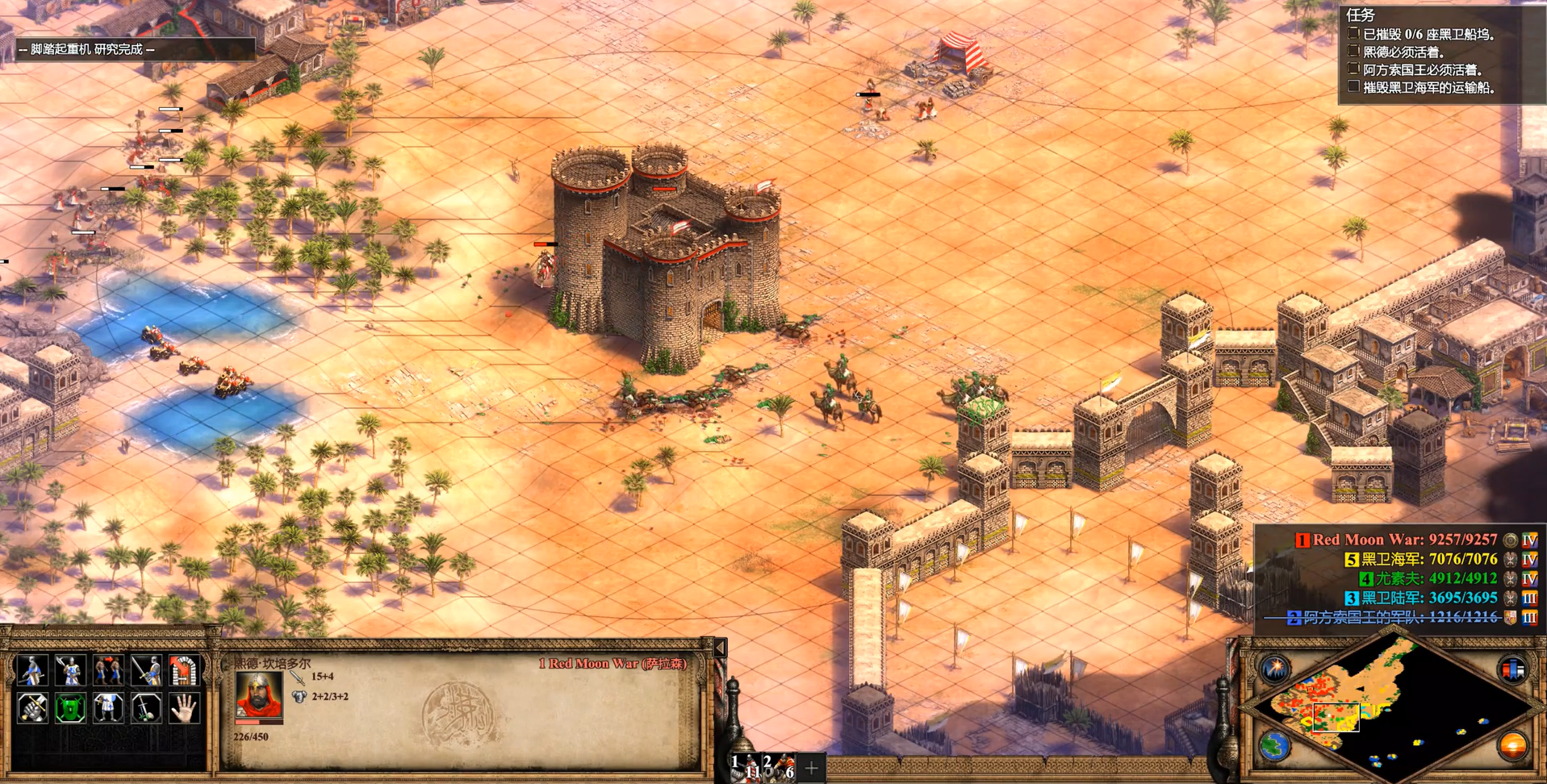This screenshot has width=1547, height=784.
Task: Choose the follow command with two figures
Action: 108,670
